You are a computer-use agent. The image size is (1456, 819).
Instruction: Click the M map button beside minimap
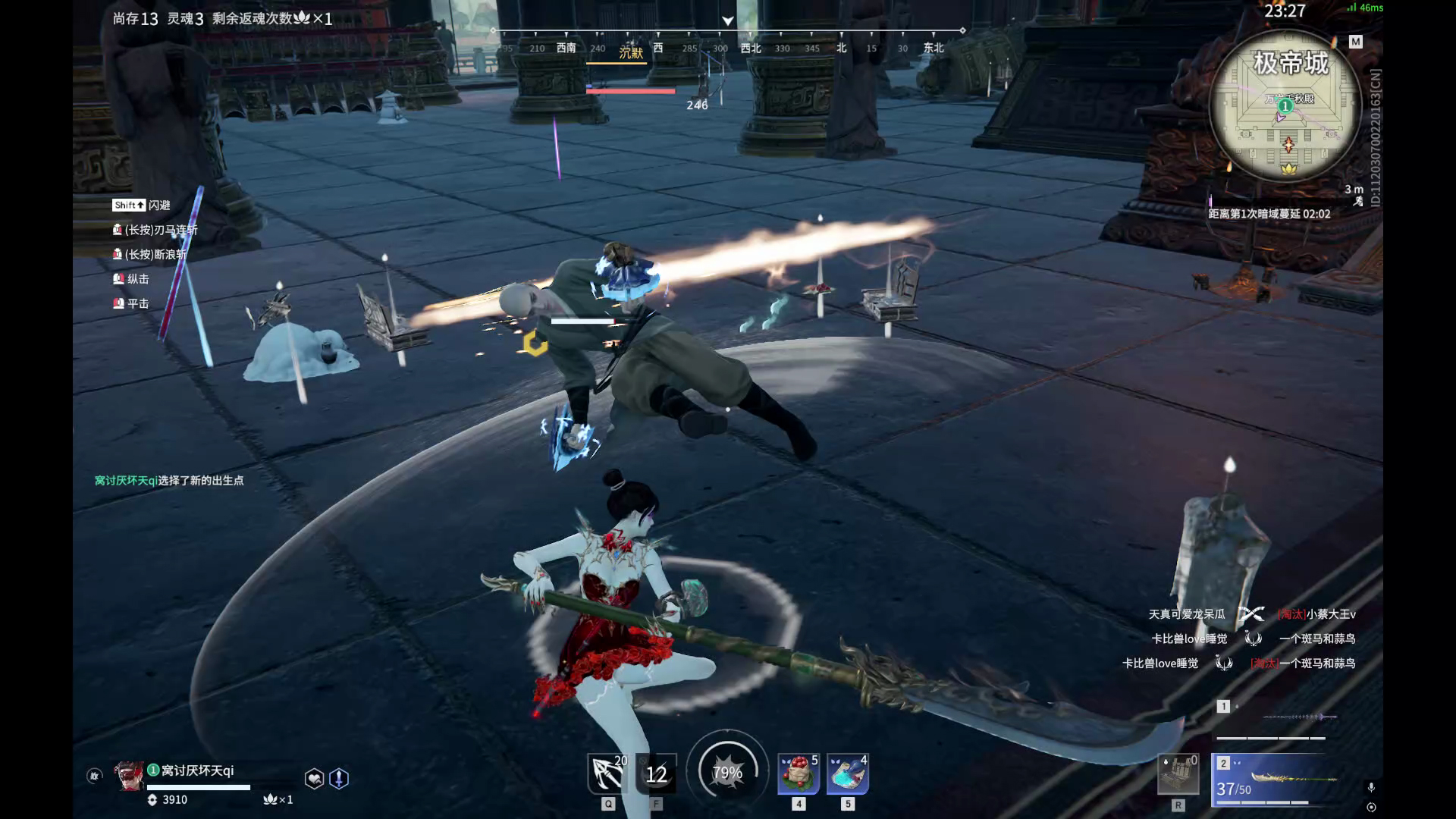point(1356,42)
